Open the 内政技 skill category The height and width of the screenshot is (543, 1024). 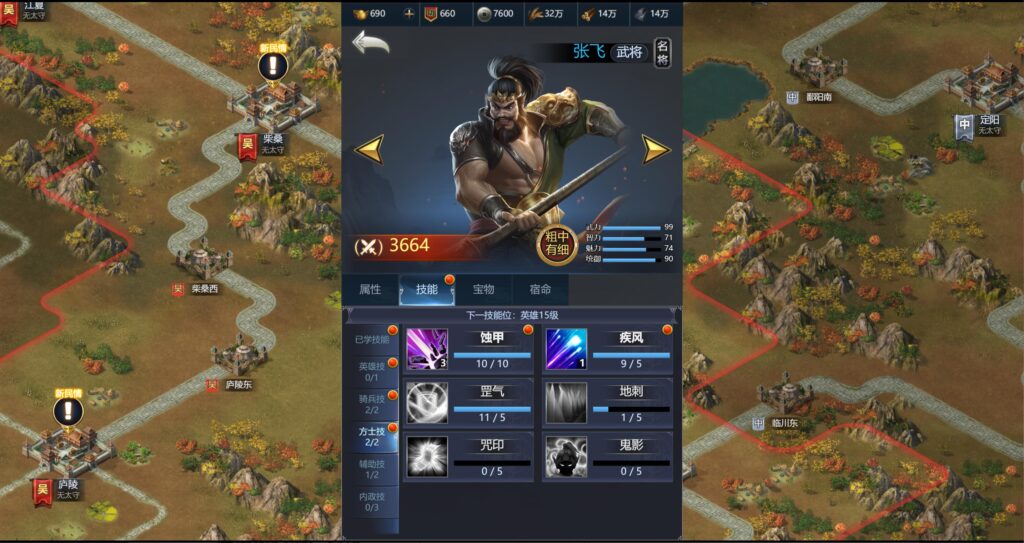click(x=372, y=501)
